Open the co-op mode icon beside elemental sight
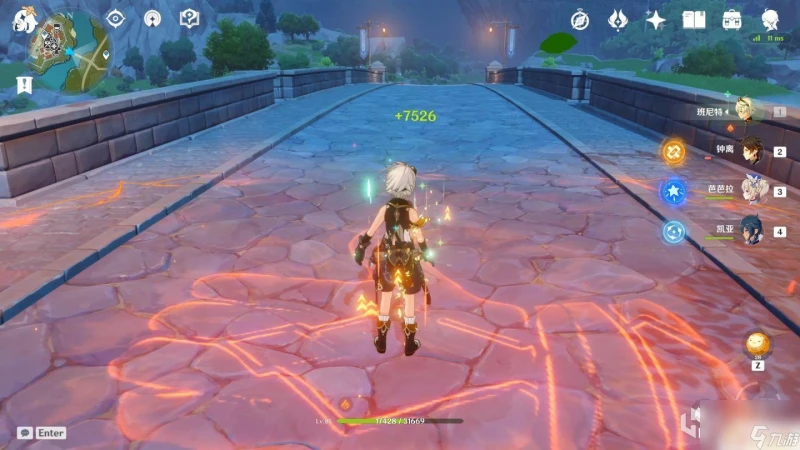The image size is (800, 450). tap(152, 18)
